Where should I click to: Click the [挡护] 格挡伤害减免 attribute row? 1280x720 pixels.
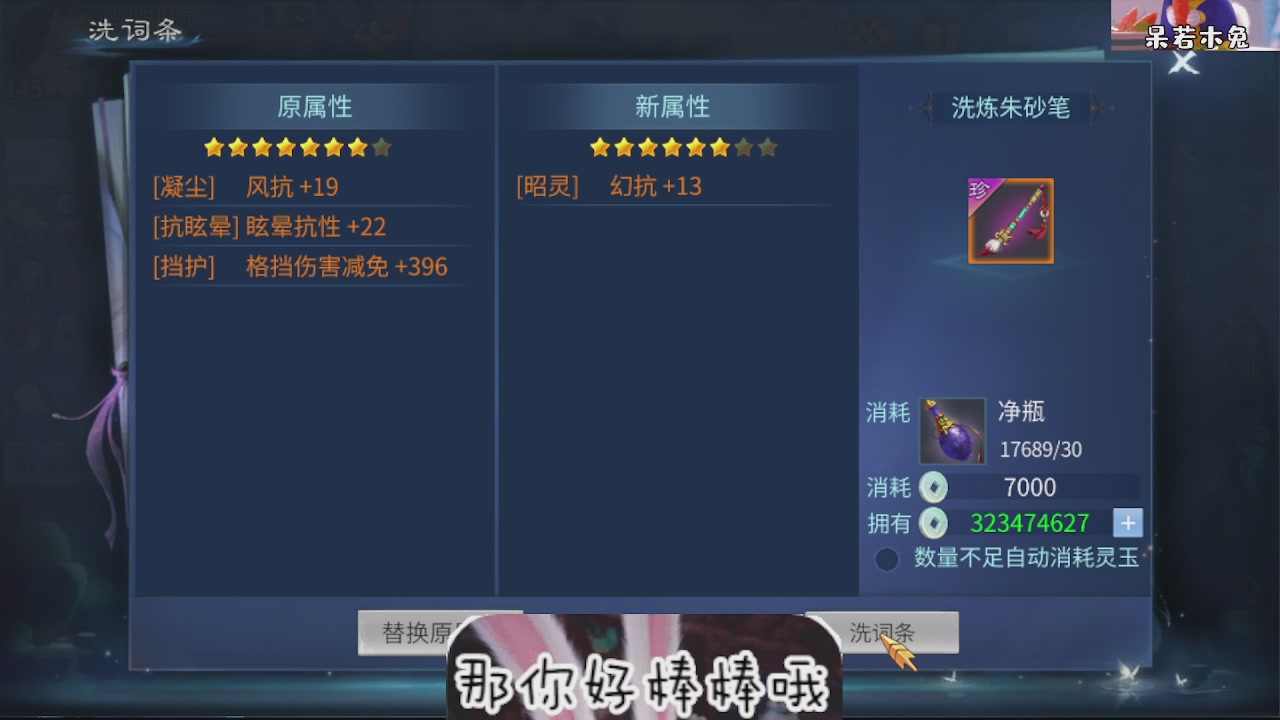[x=300, y=267]
